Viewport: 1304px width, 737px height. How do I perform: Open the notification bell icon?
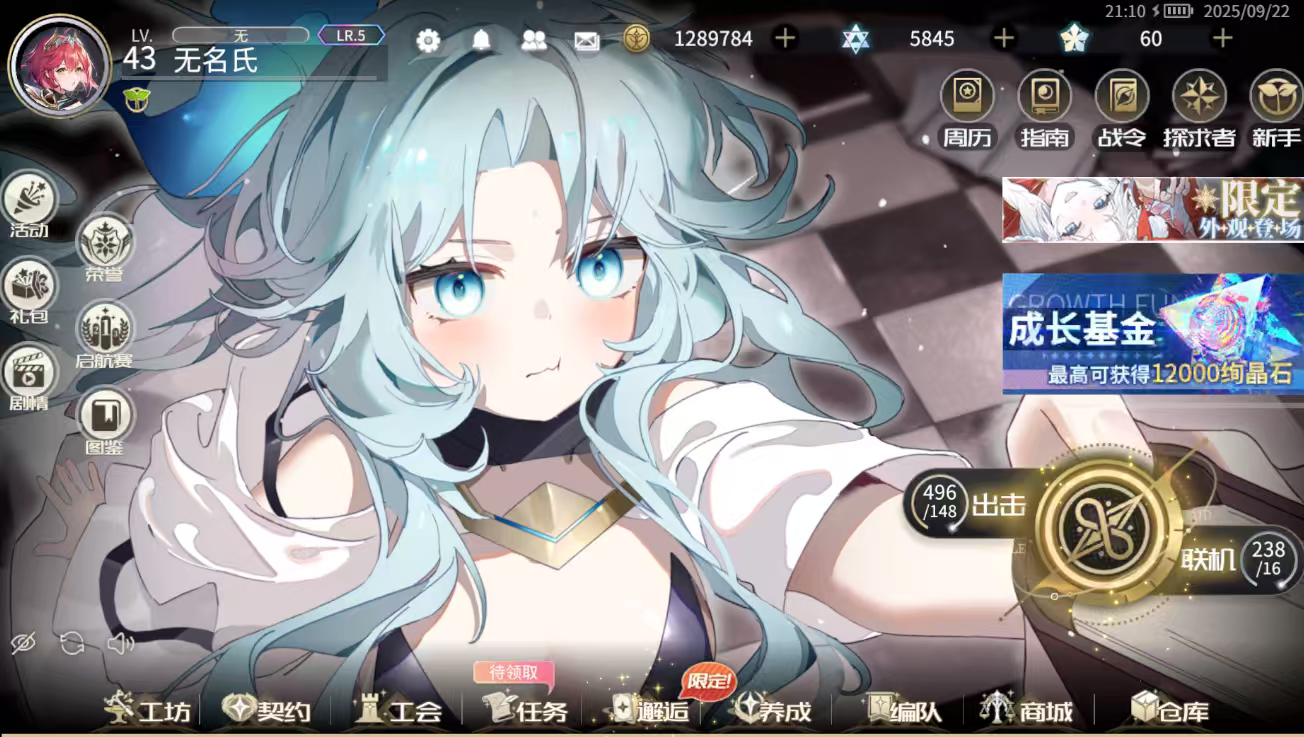point(480,39)
